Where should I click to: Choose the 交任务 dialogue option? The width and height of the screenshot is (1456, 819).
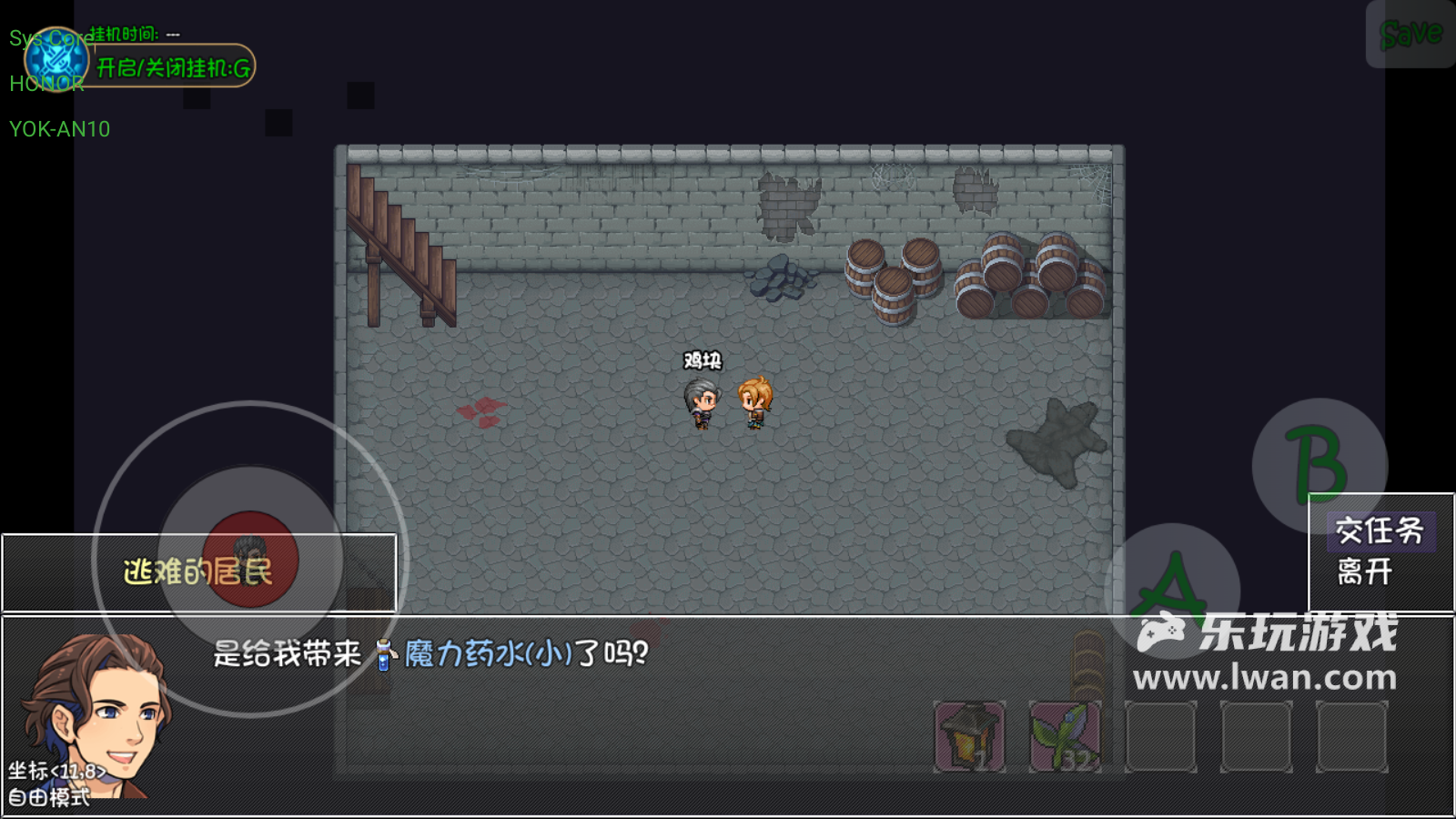click(x=1379, y=531)
